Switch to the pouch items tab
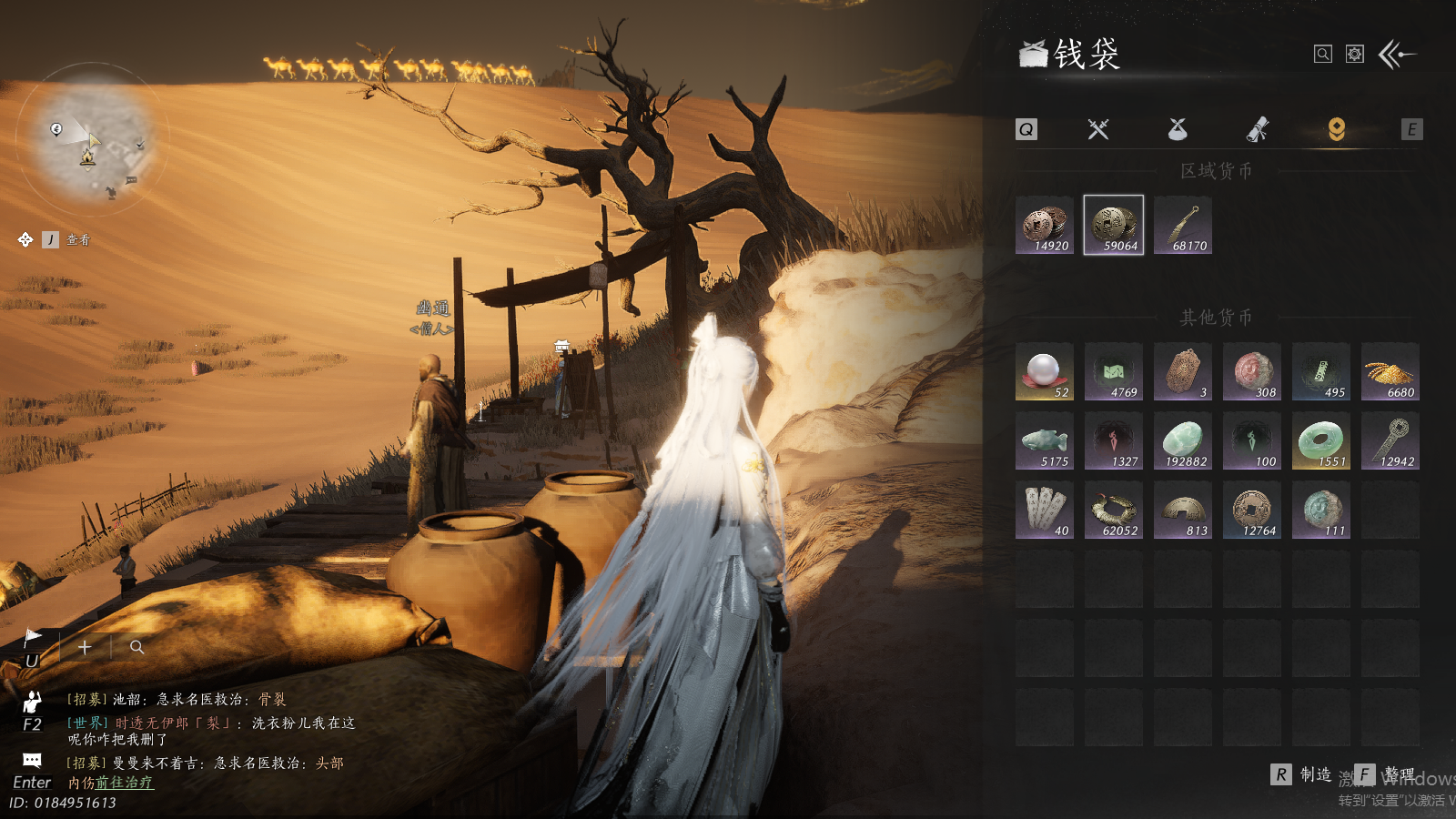 coord(1178,129)
